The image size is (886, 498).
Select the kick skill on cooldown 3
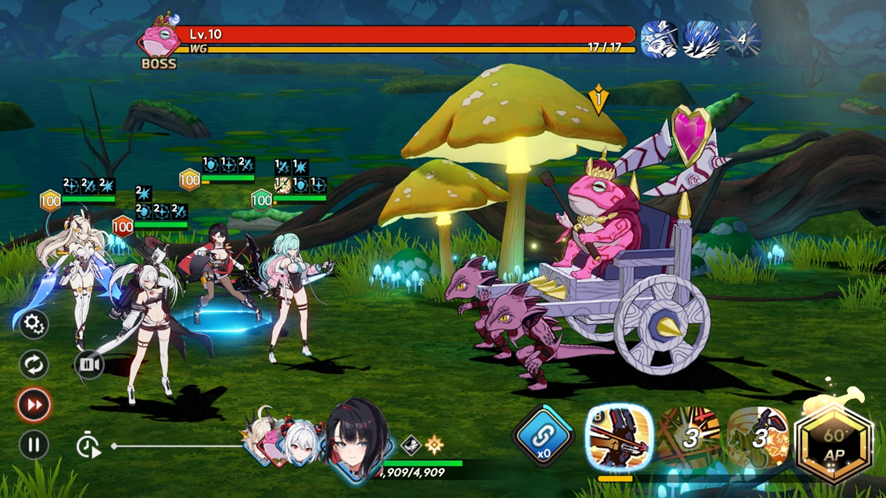tap(757, 438)
